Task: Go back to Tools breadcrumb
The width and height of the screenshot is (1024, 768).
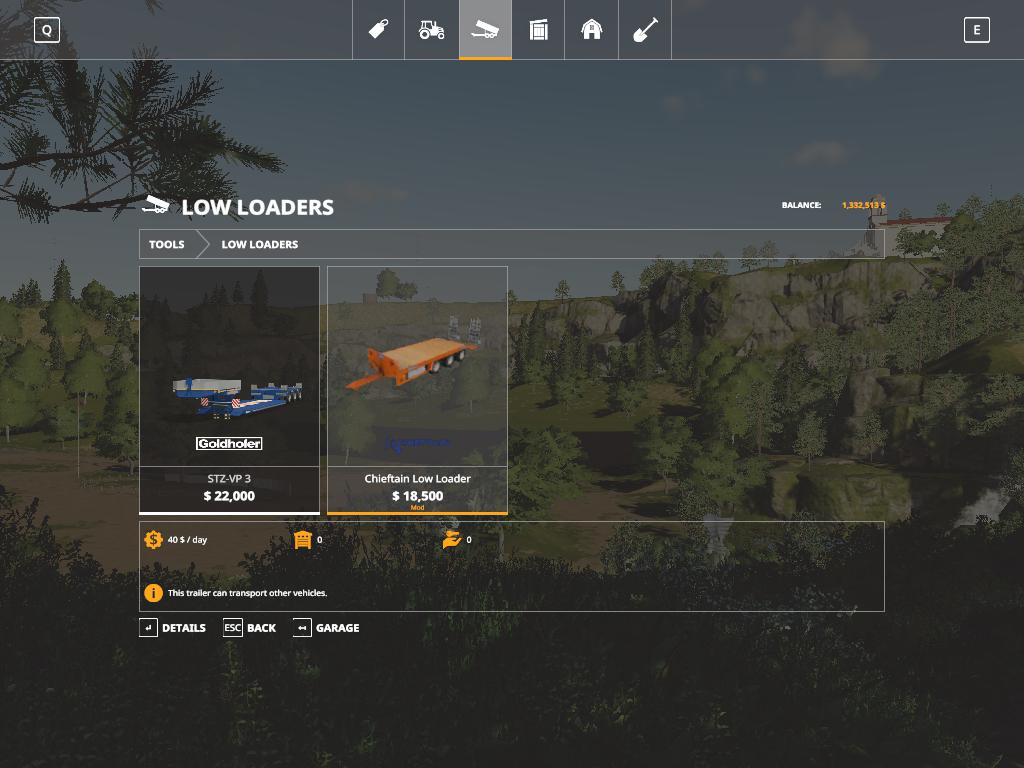Action: click(x=167, y=244)
